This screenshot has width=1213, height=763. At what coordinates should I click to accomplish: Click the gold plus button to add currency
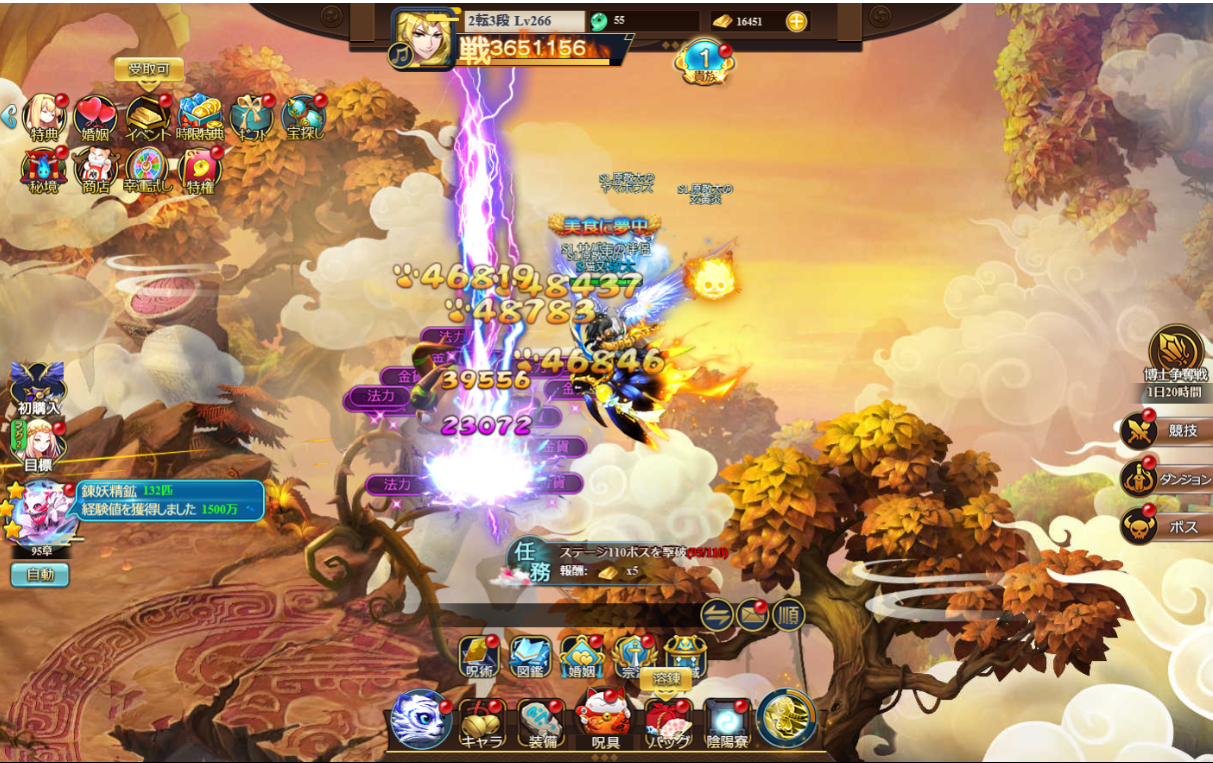[796, 21]
